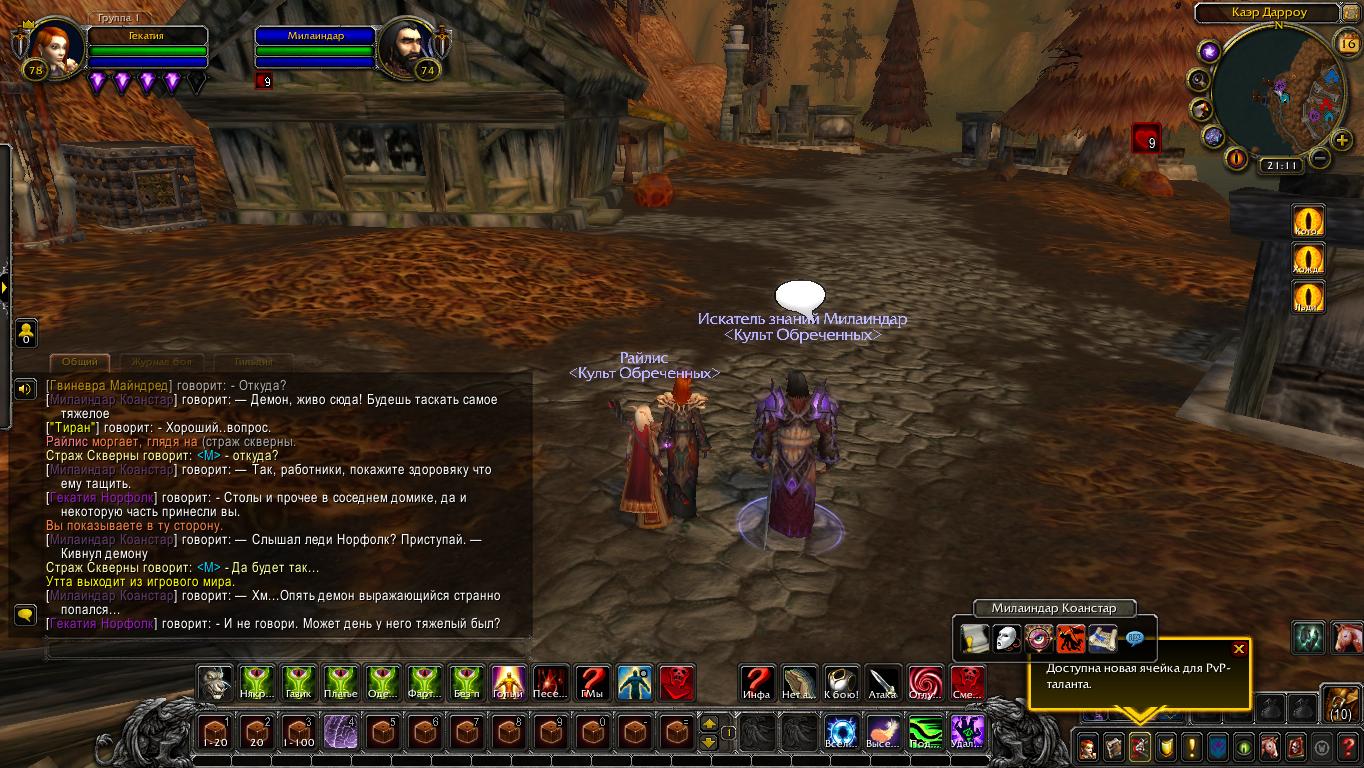
Task: Select the white mask icon under Милаиндар Коанстар
Action: point(1007,637)
